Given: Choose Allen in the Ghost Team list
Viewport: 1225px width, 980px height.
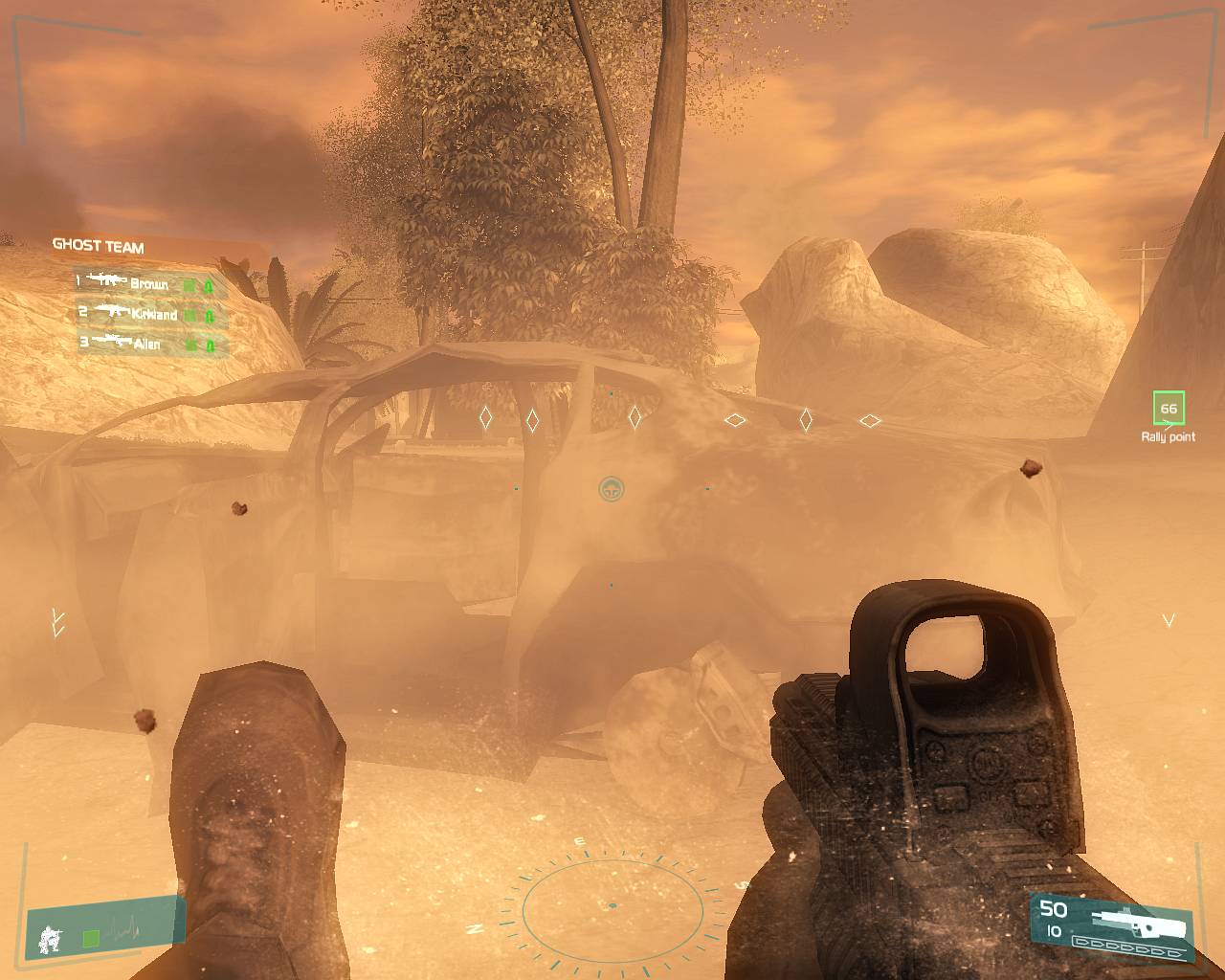Looking at the screenshot, I should (x=147, y=344).
